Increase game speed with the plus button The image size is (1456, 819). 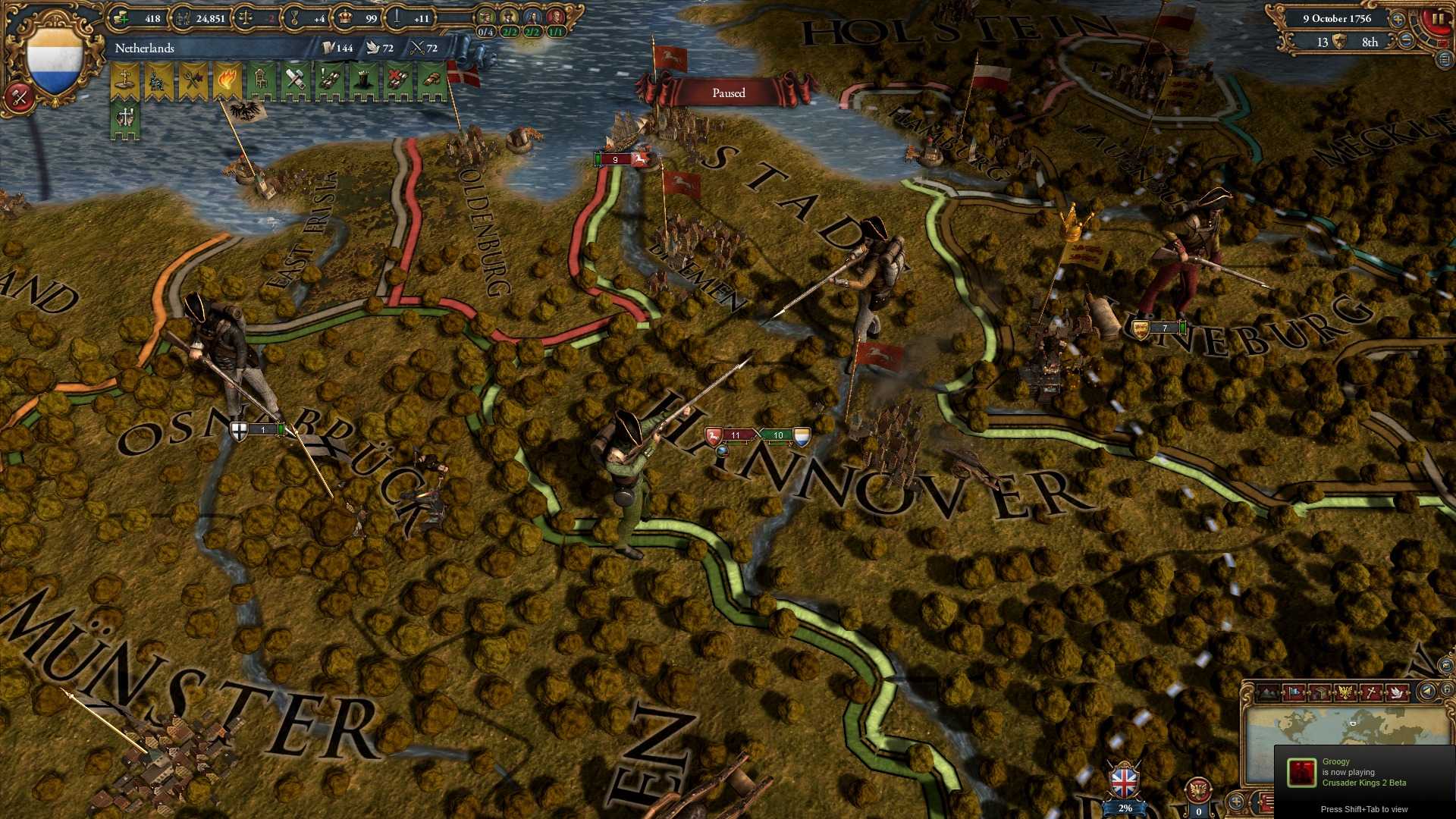click(x=1398, y=20)
